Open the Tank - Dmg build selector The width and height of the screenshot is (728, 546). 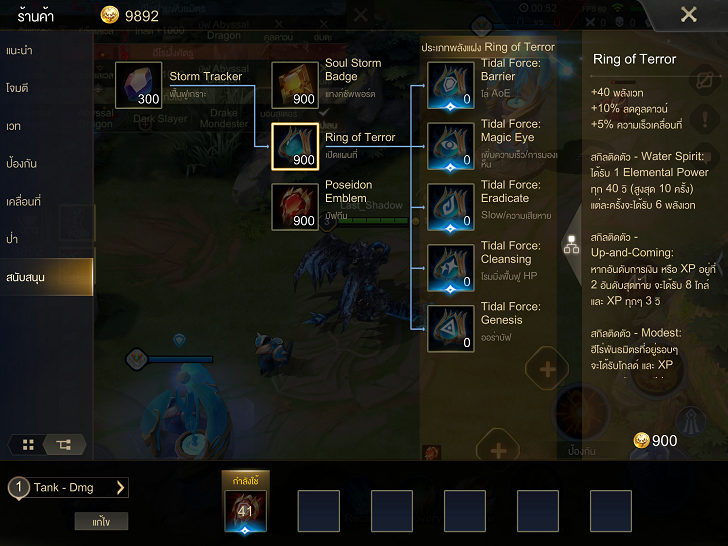68,488
